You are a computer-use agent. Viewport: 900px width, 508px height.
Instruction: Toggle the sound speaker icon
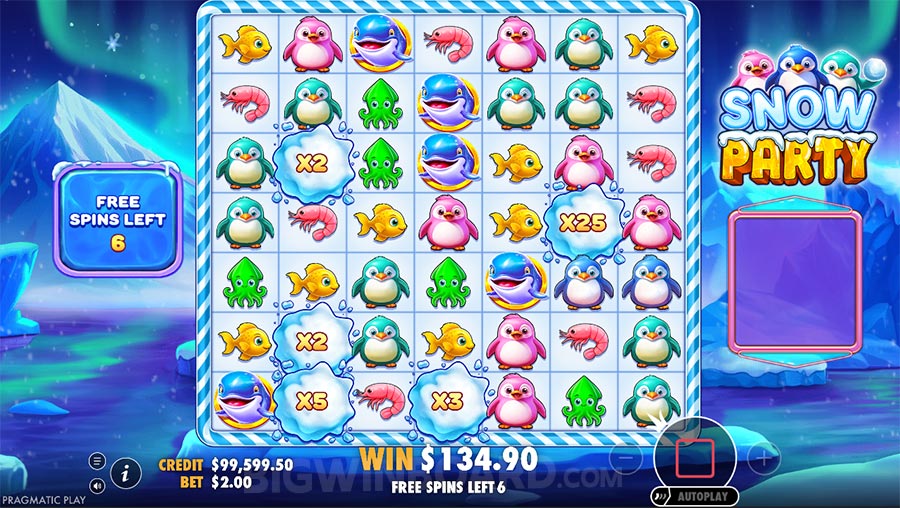tap(97, 485)
